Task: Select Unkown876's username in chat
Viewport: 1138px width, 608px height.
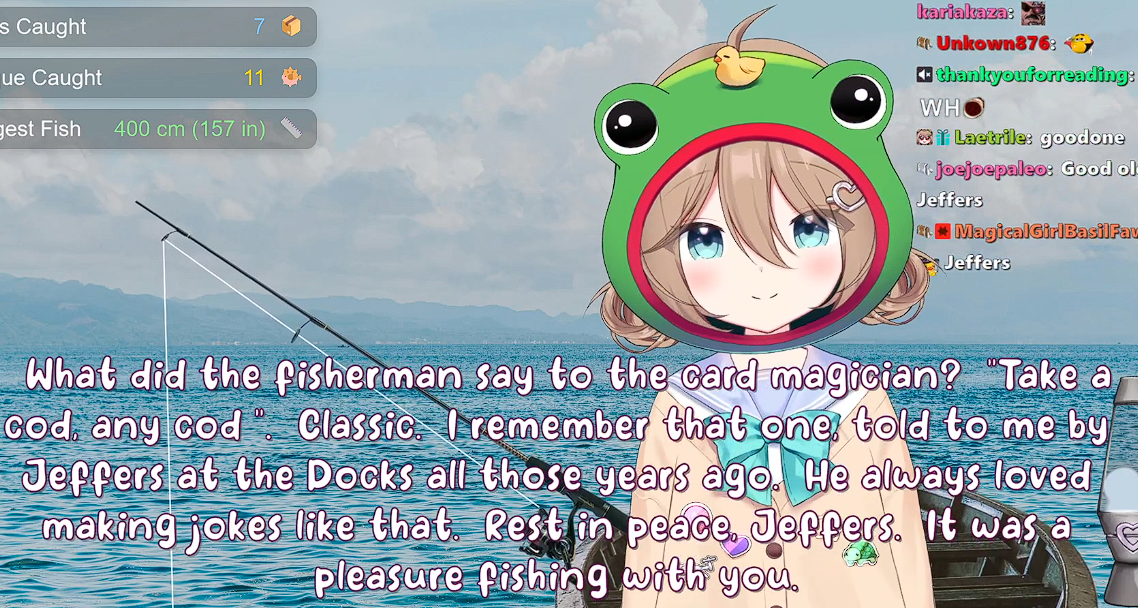Action: click(x=993, y=43)
